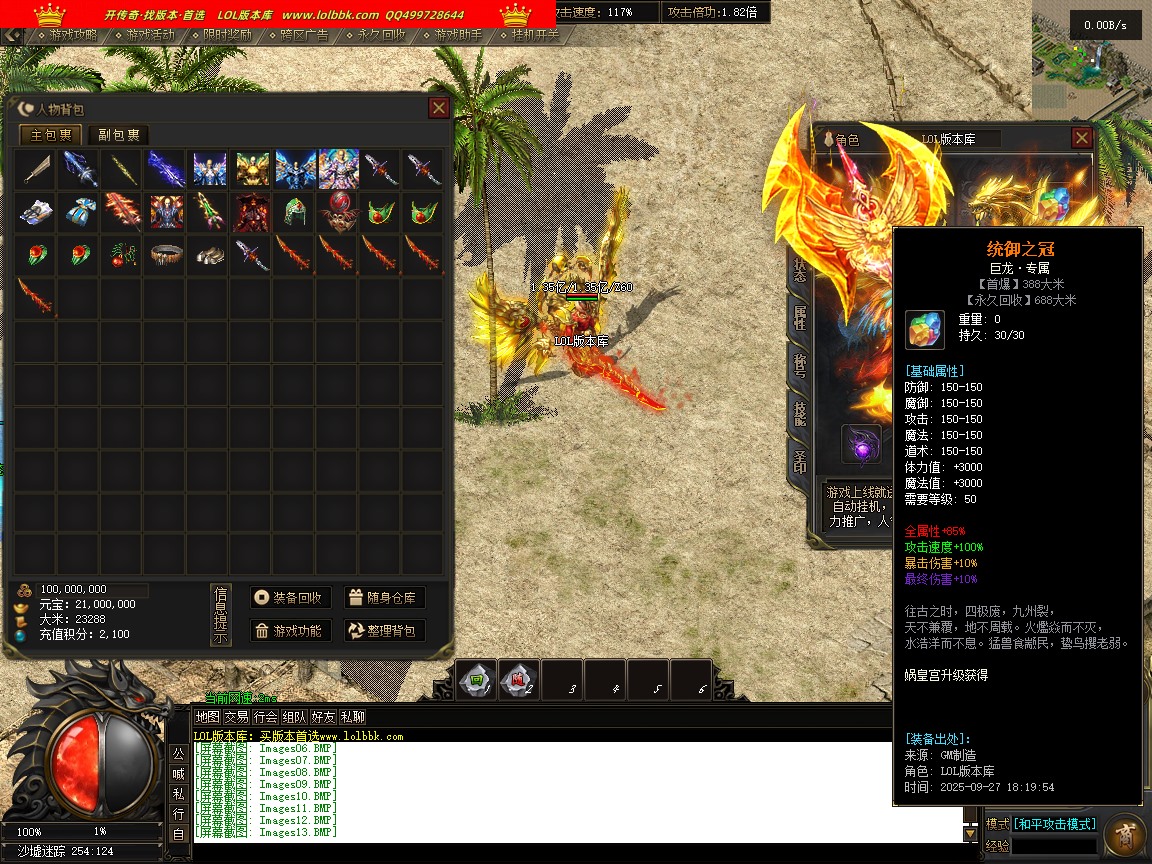
Task: Close the 人物背包 inventory window
Action: click(438, 108)
